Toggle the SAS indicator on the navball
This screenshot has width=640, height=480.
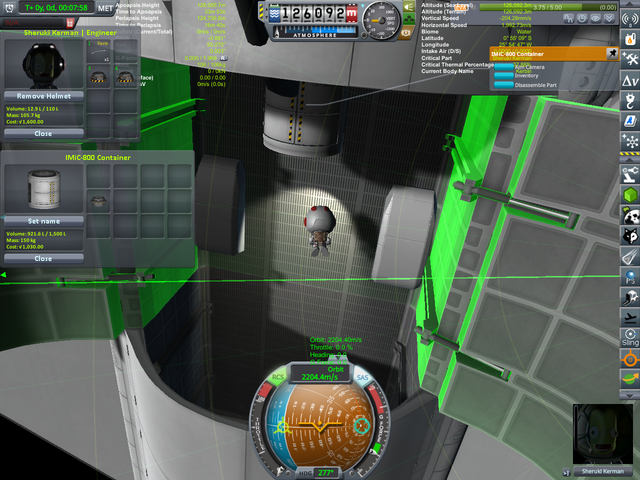pos(362,379)
